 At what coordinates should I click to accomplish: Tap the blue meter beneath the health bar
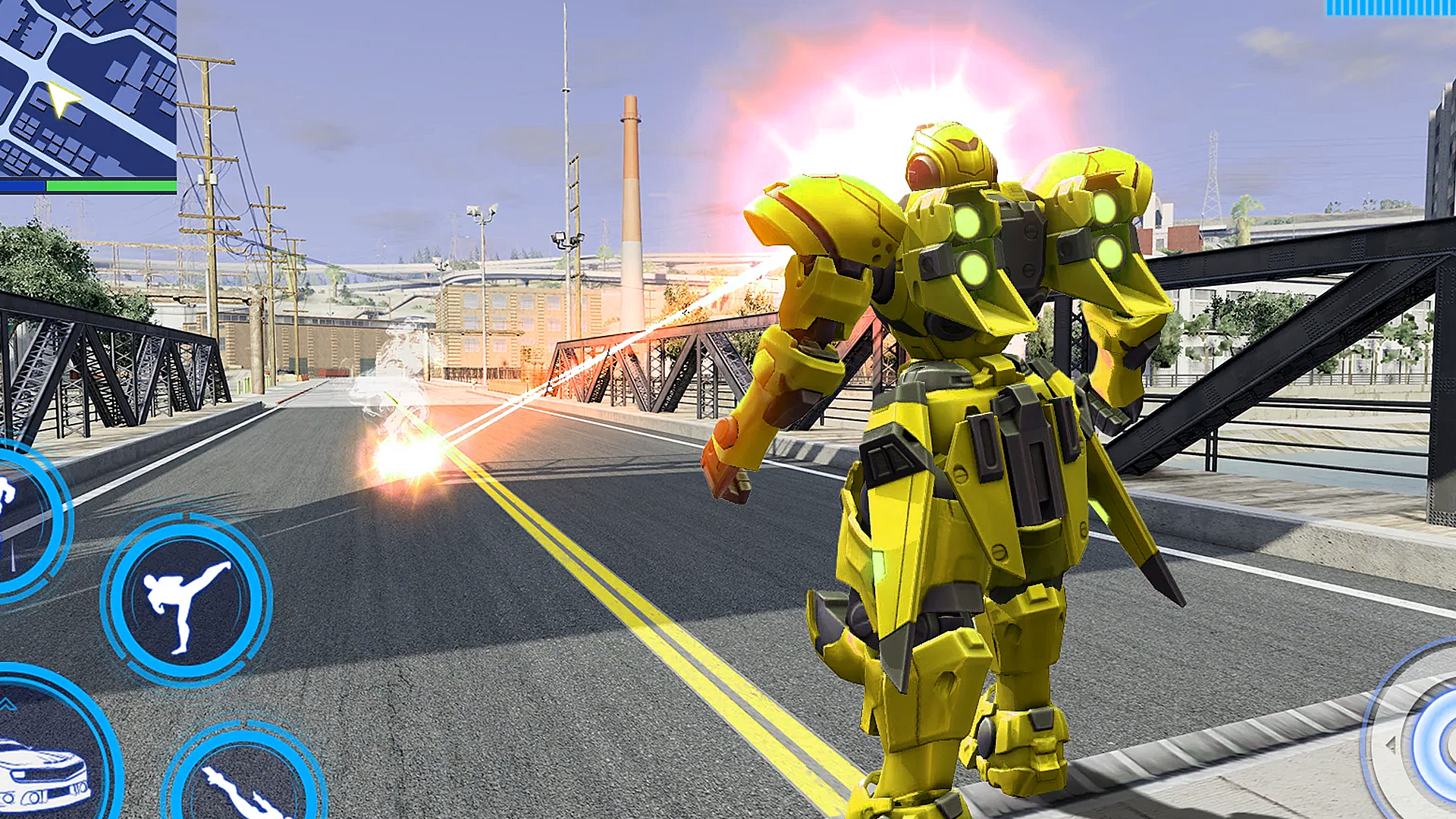click(x=23, y=184)
